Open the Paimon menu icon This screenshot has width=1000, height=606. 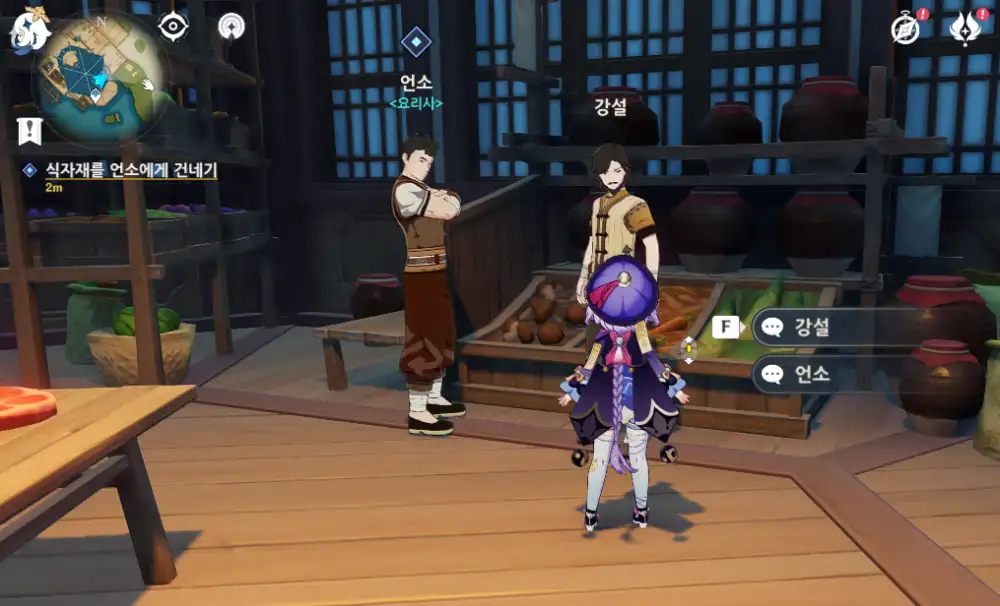pyautogui.click(x=29, y=30)
